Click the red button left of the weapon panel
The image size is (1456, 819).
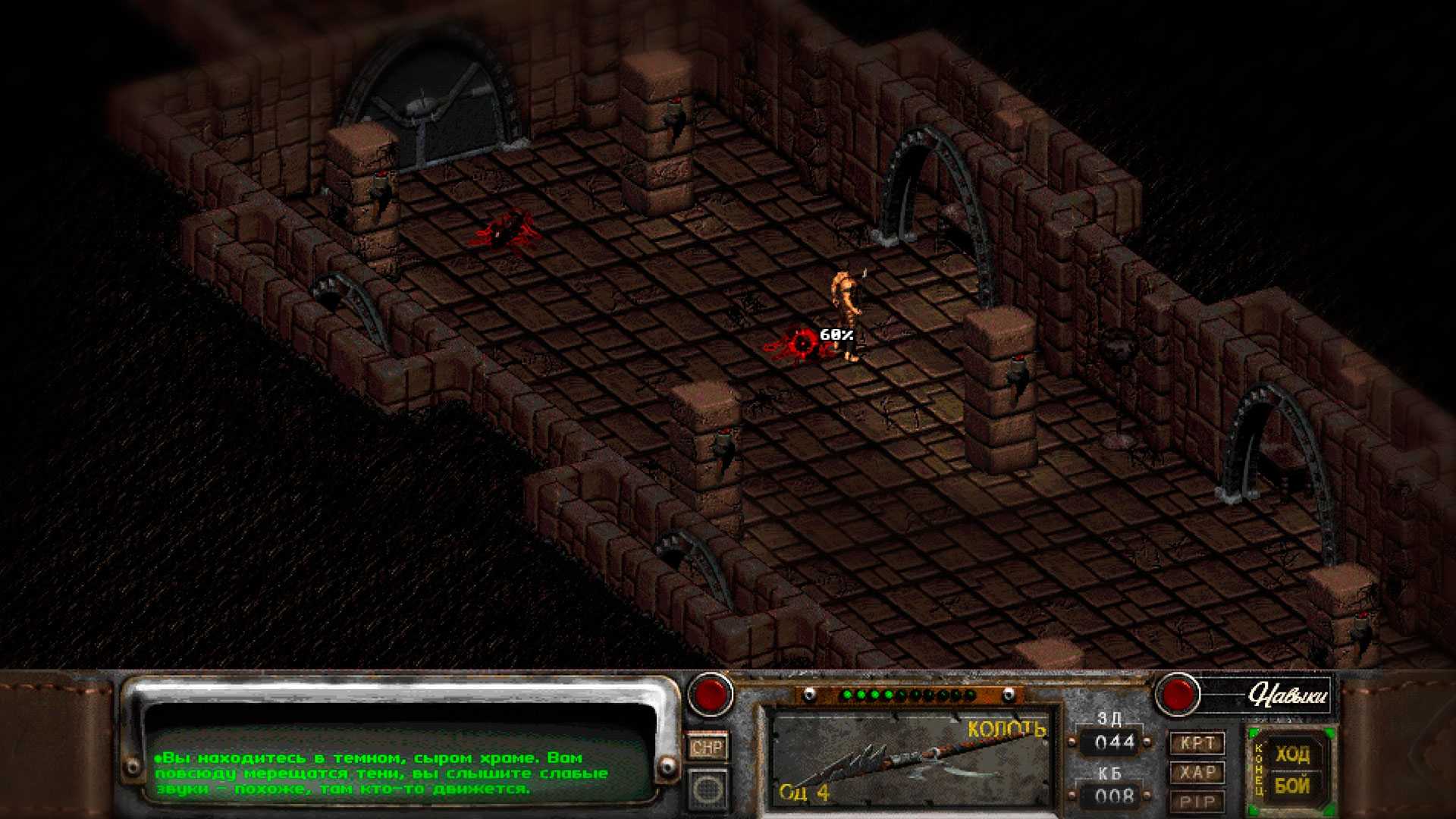point(710,695)
